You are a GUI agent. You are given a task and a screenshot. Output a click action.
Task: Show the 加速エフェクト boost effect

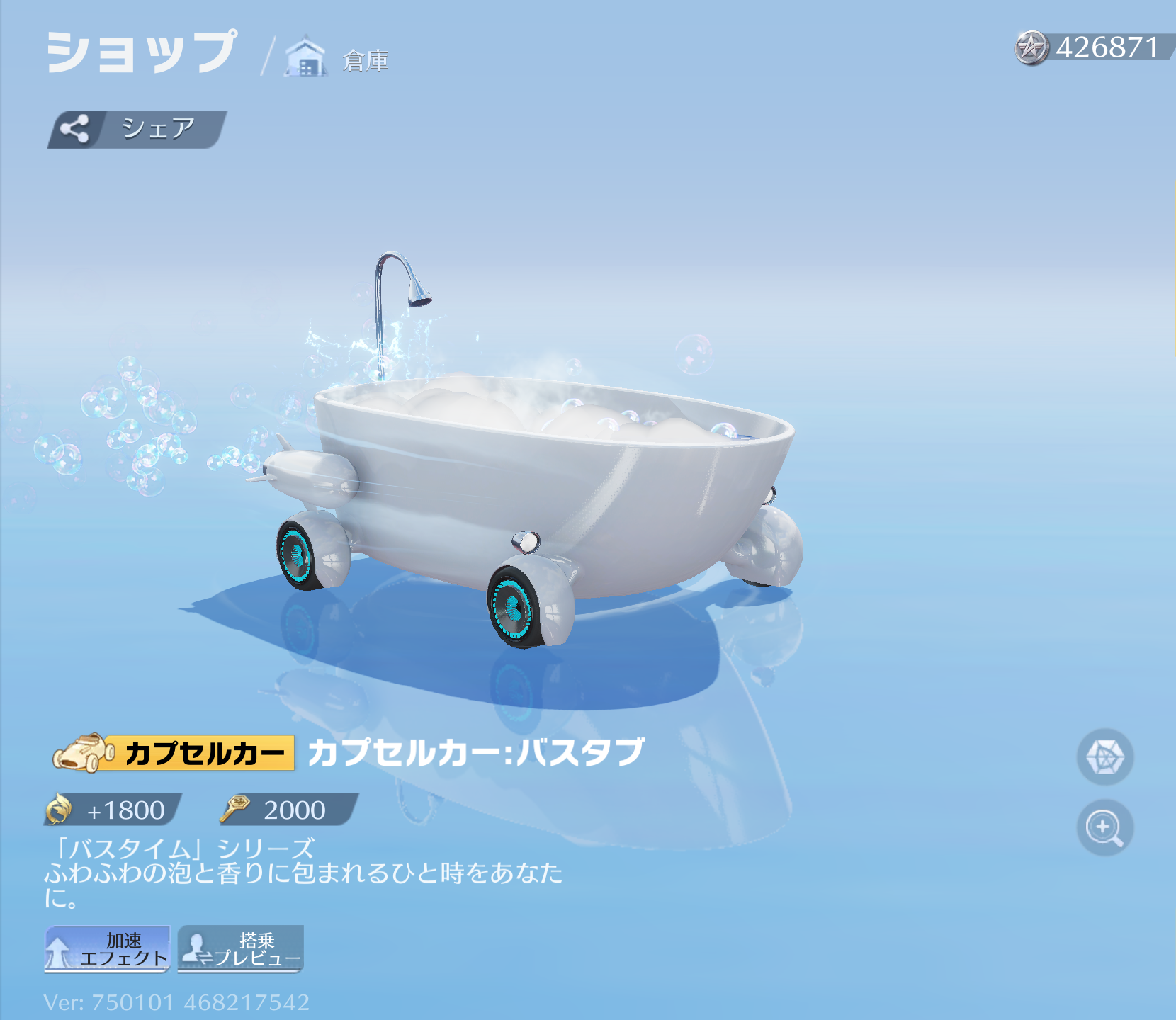tap(107, 949)
